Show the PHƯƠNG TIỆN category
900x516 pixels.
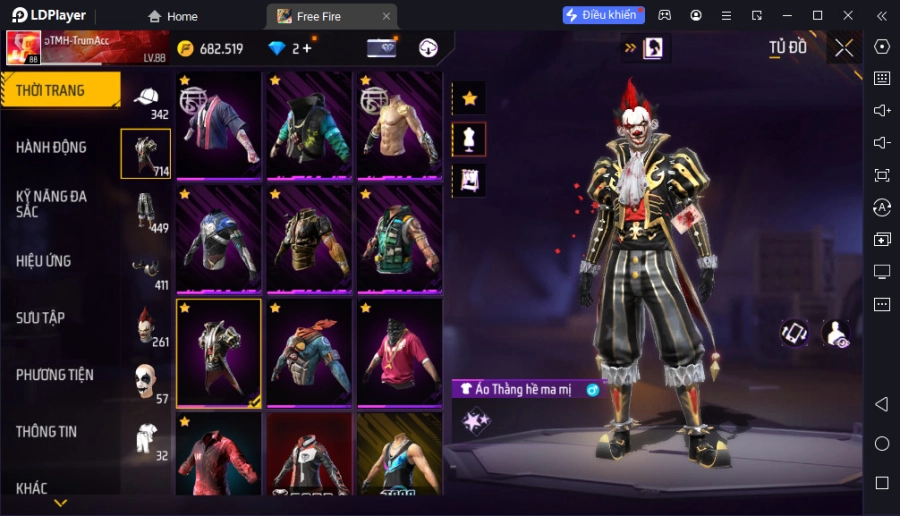coord(55,375)
